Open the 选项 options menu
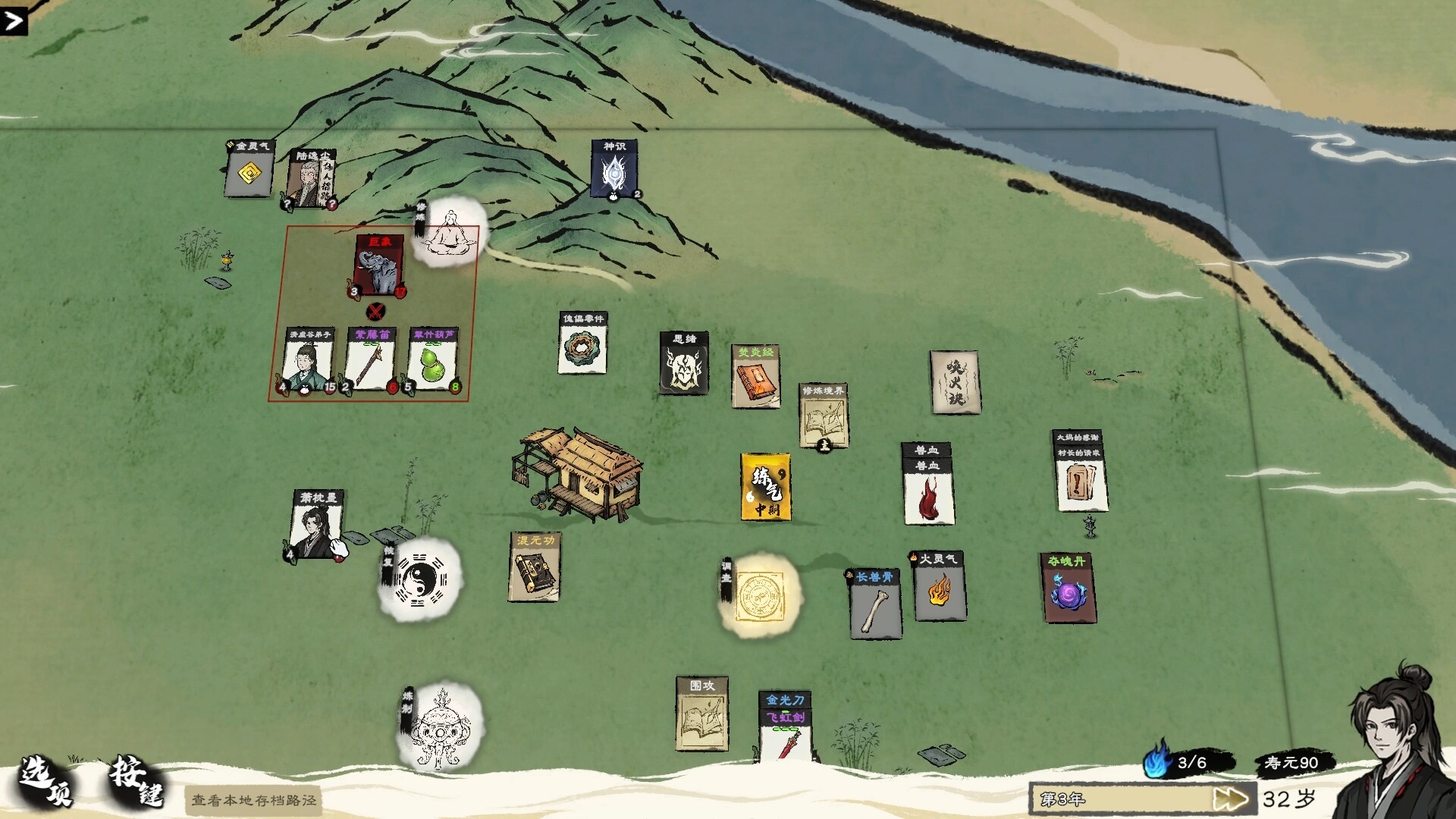Viewport: 1456px width, 819px height. (47, 781)
